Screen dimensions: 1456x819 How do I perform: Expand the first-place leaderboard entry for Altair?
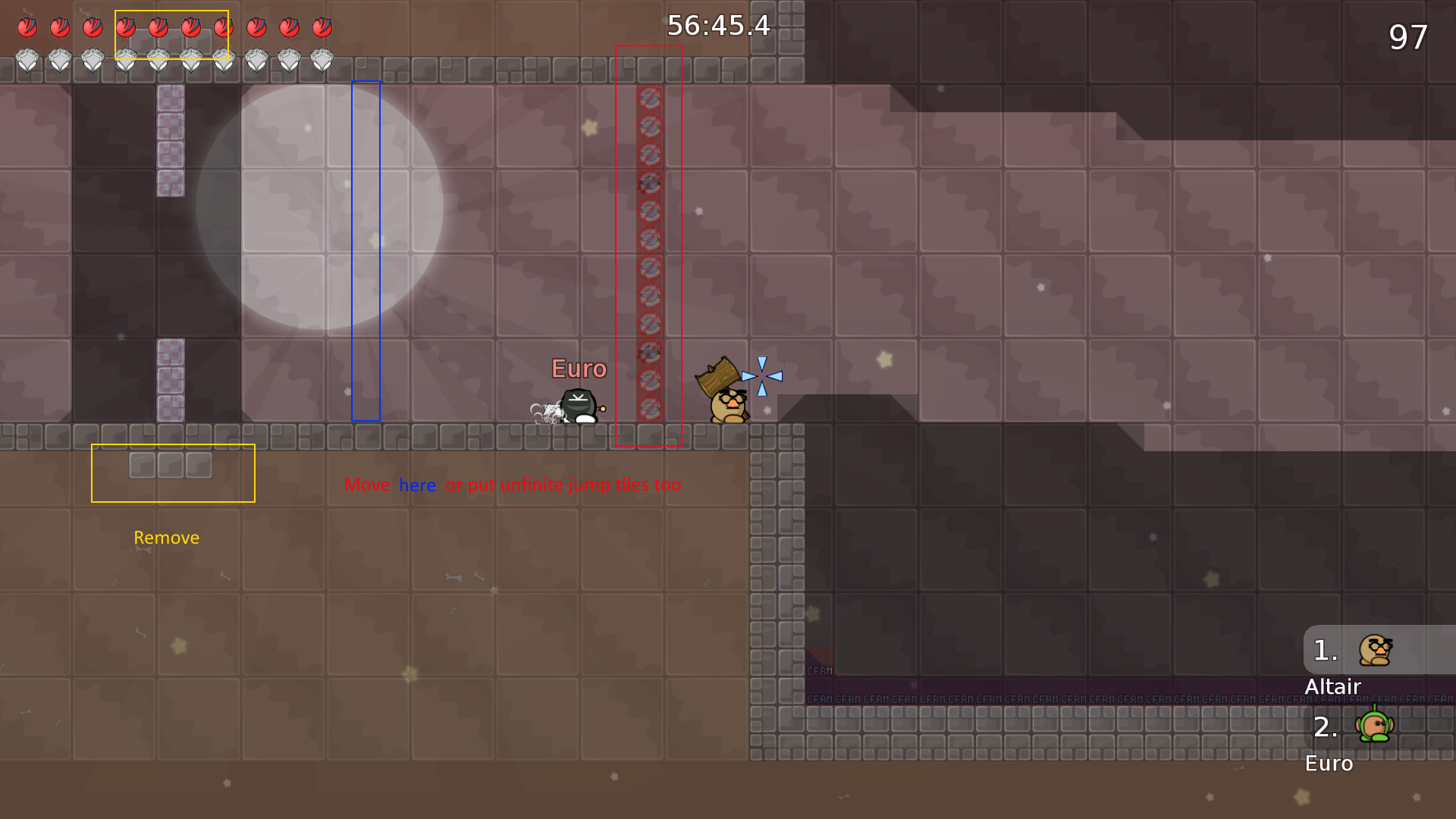coord(1365,650)
